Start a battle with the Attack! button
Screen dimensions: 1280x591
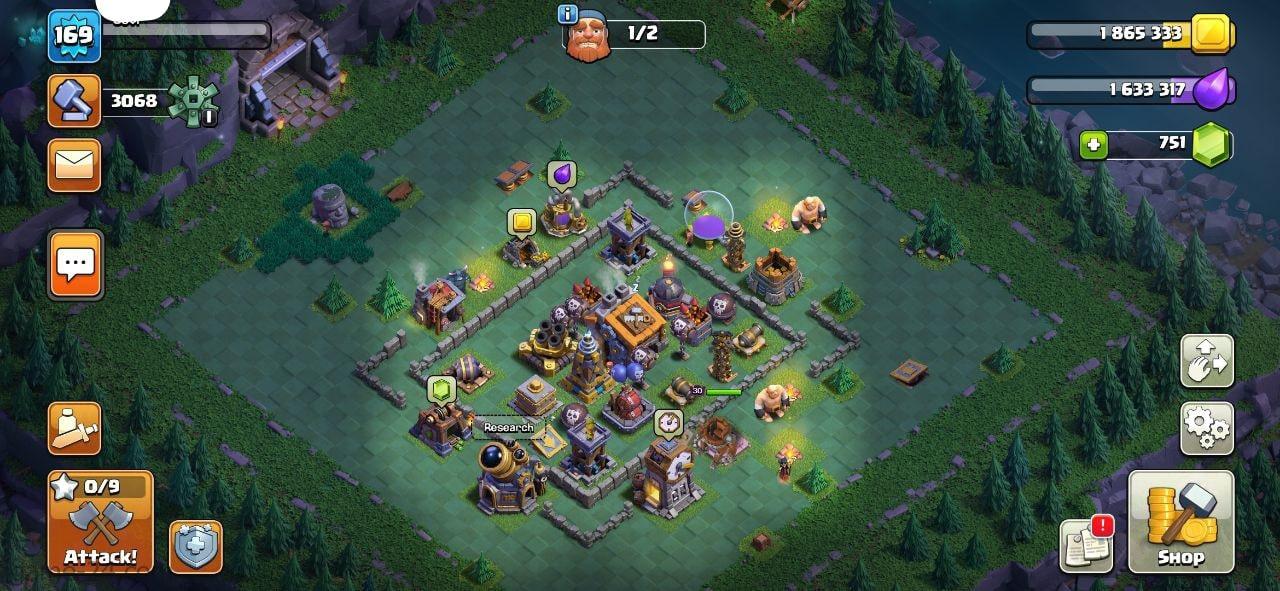coord(101,523)
